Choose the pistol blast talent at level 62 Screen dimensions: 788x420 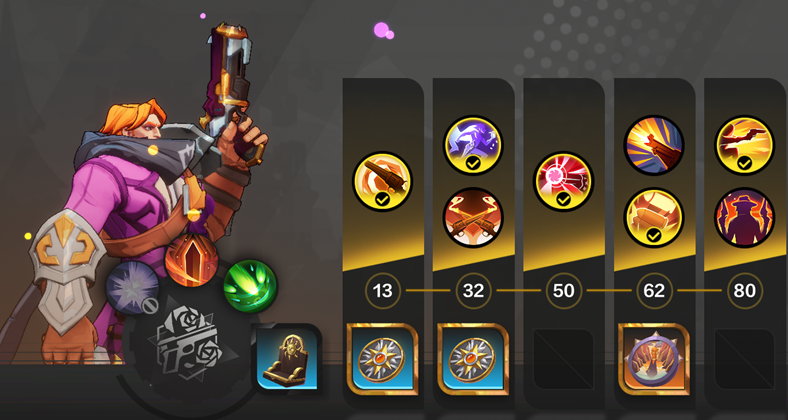[654, 146]
